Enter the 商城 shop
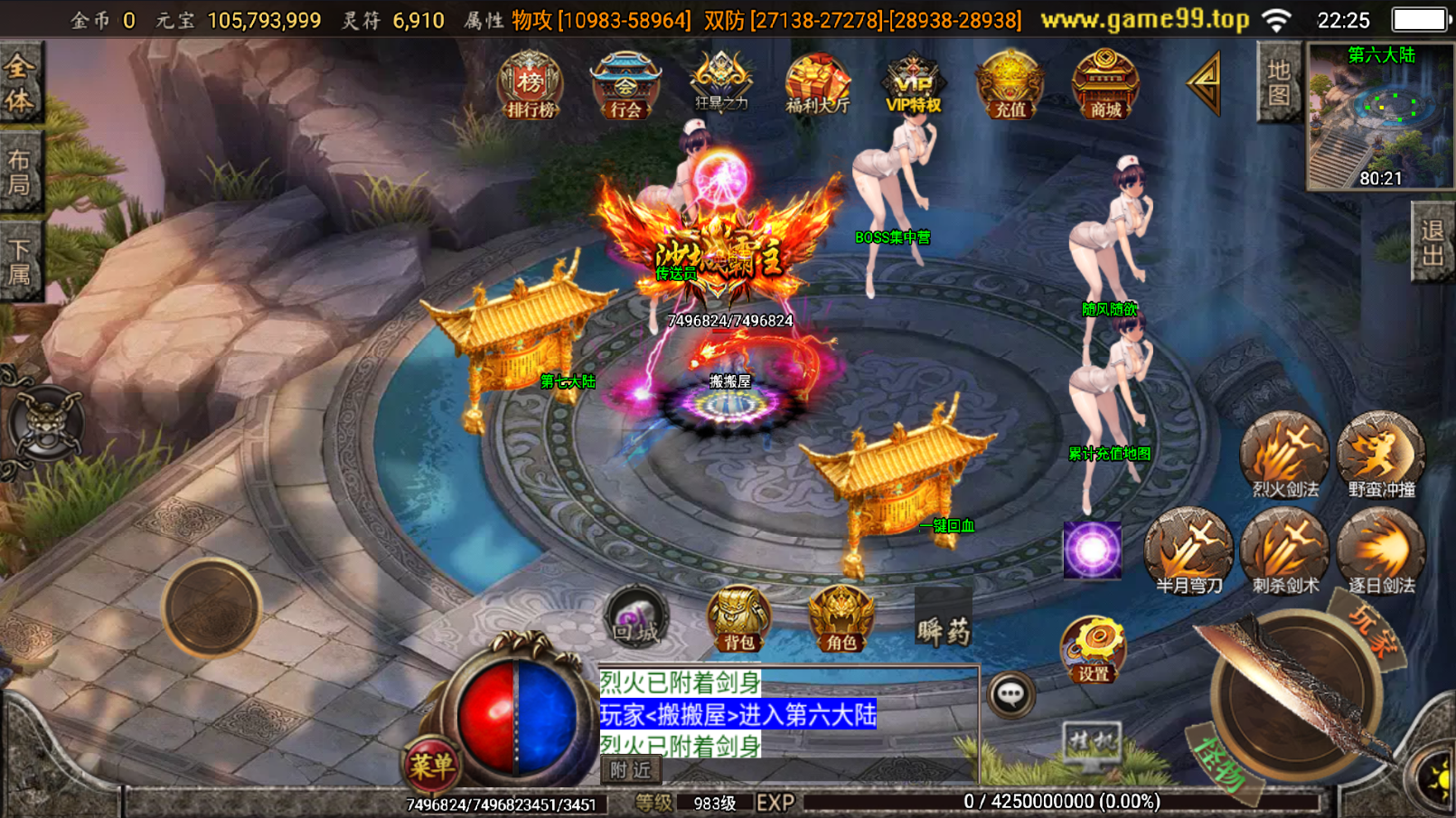Screen dimensions: 1456x818 click(1105, 86)
